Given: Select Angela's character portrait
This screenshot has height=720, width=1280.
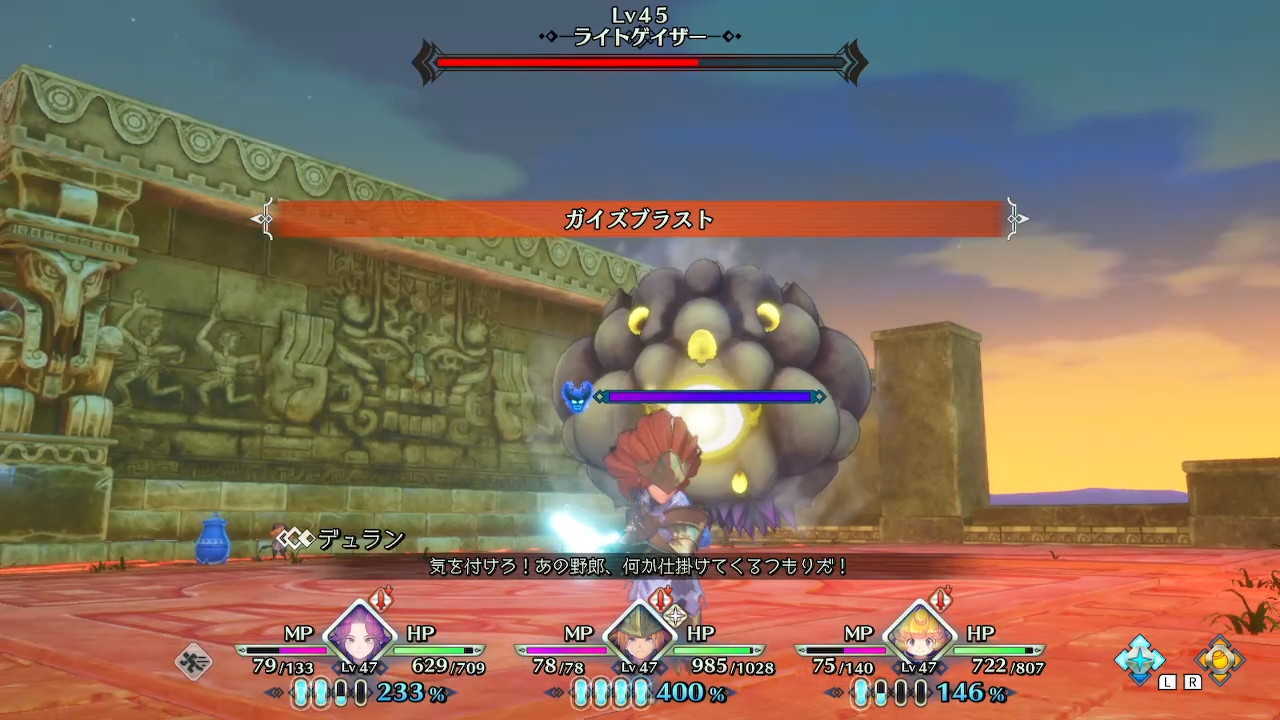Looking at the screenshot, I should (360, 637).
